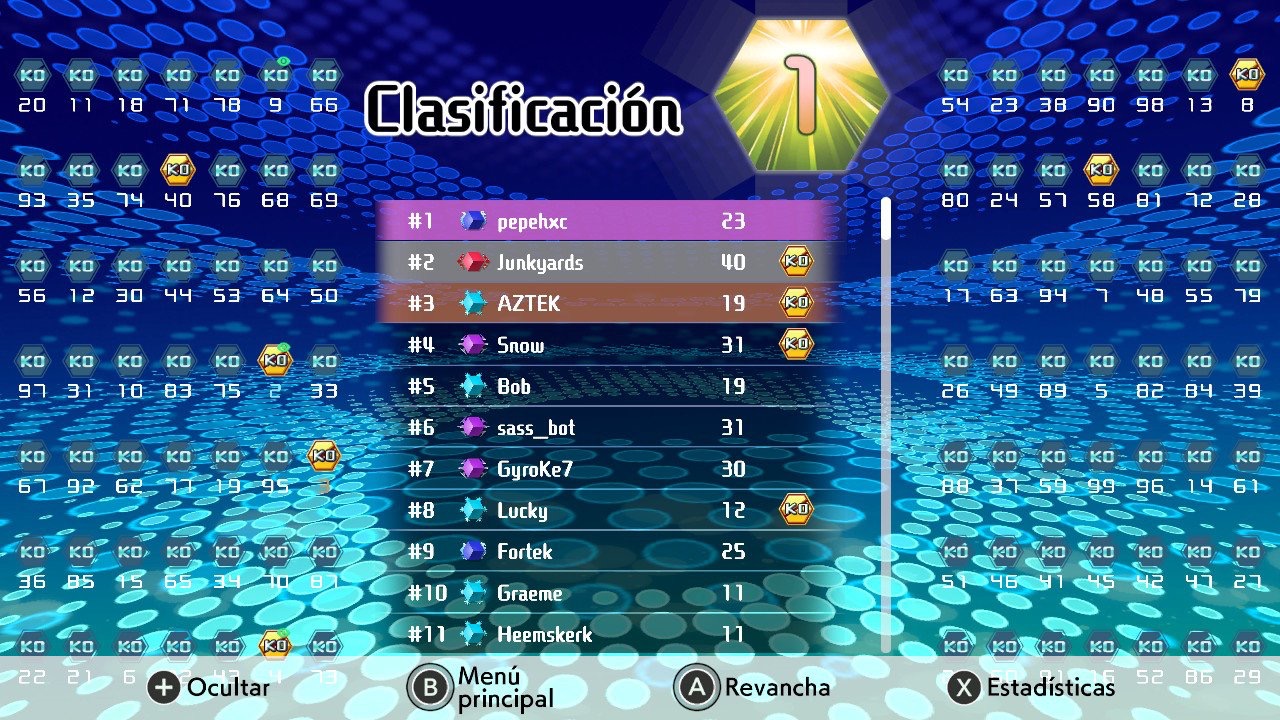This screenshot has width=1280, height=720.
Task: Select the Ocultar option
Action: click(x=210, y=687)
